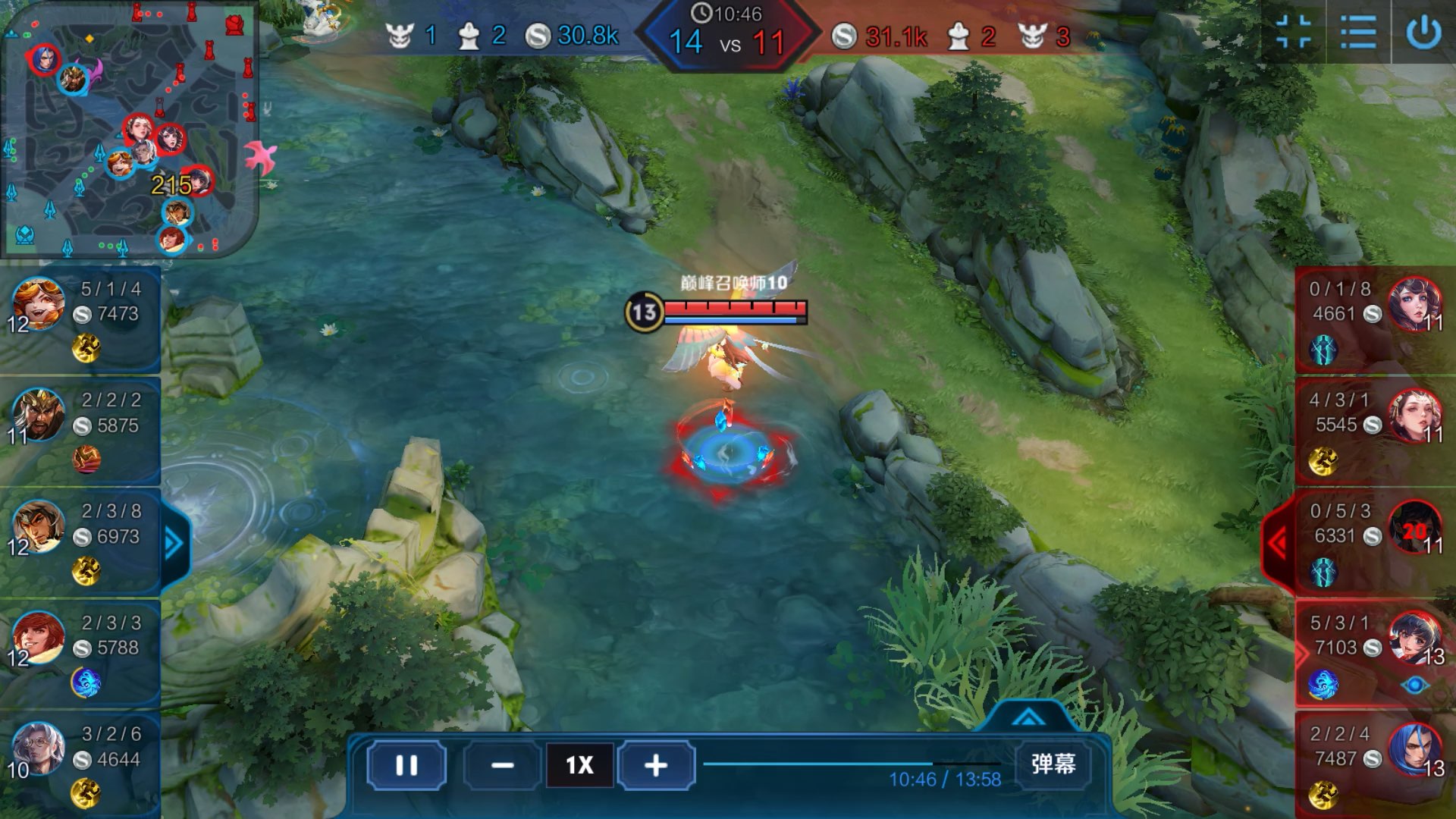Collapse the replay control panel arrow
Image resolution: width=1456 pixels, height=819 pixels.
(x=1028, y=717)
